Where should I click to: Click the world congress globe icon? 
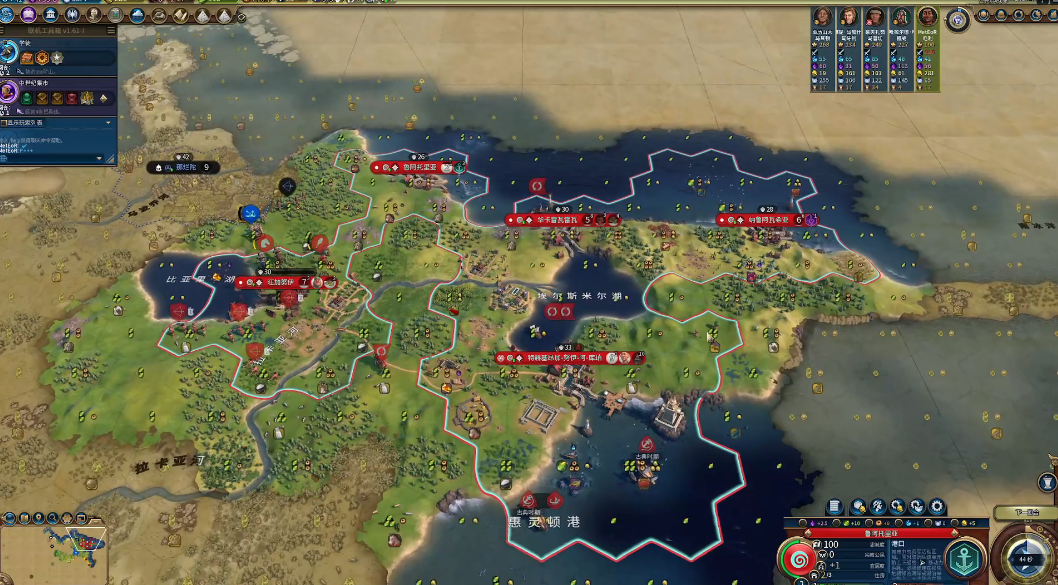[x=959, y=17]
